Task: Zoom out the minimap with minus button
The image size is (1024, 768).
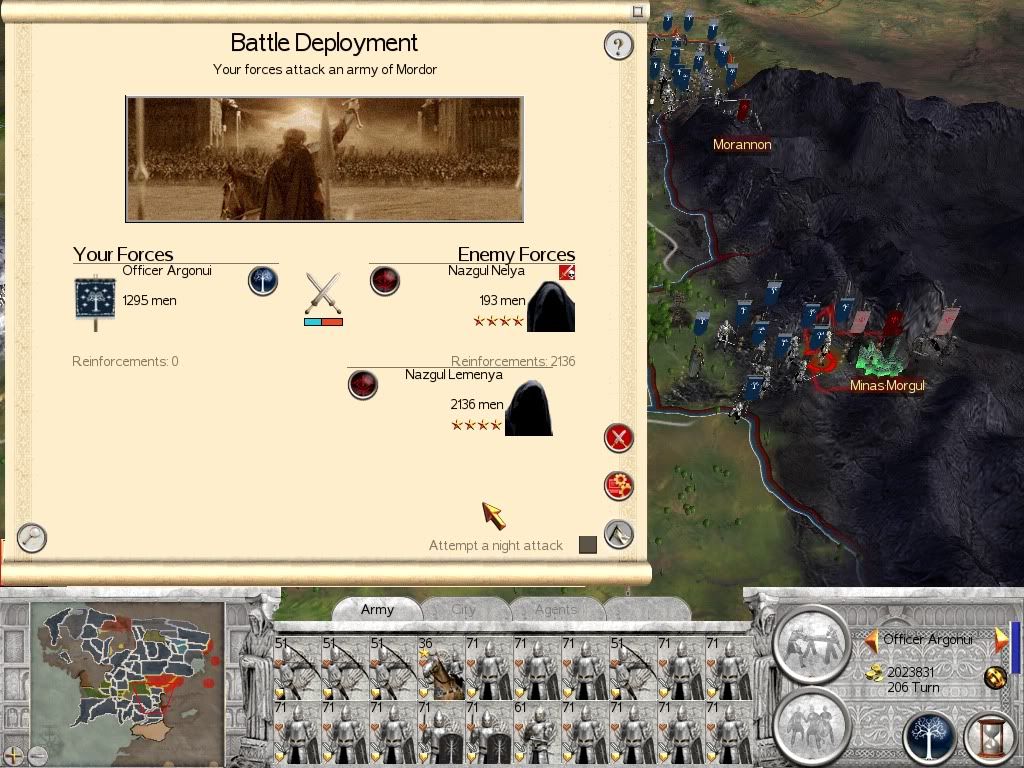Action: [x=36, y=755]
